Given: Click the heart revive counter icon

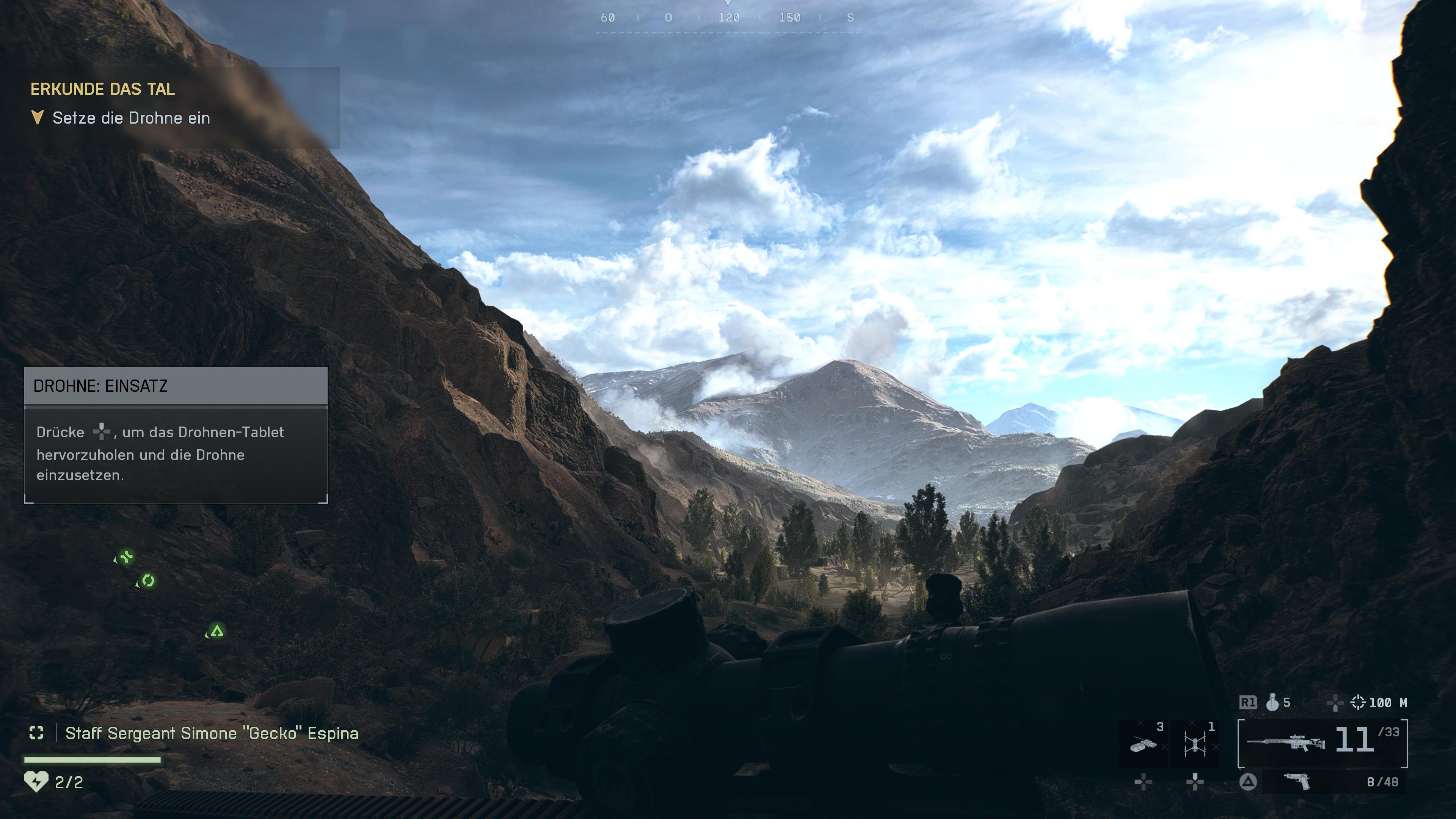Looking at the screenshot, I should click(36, 782).
